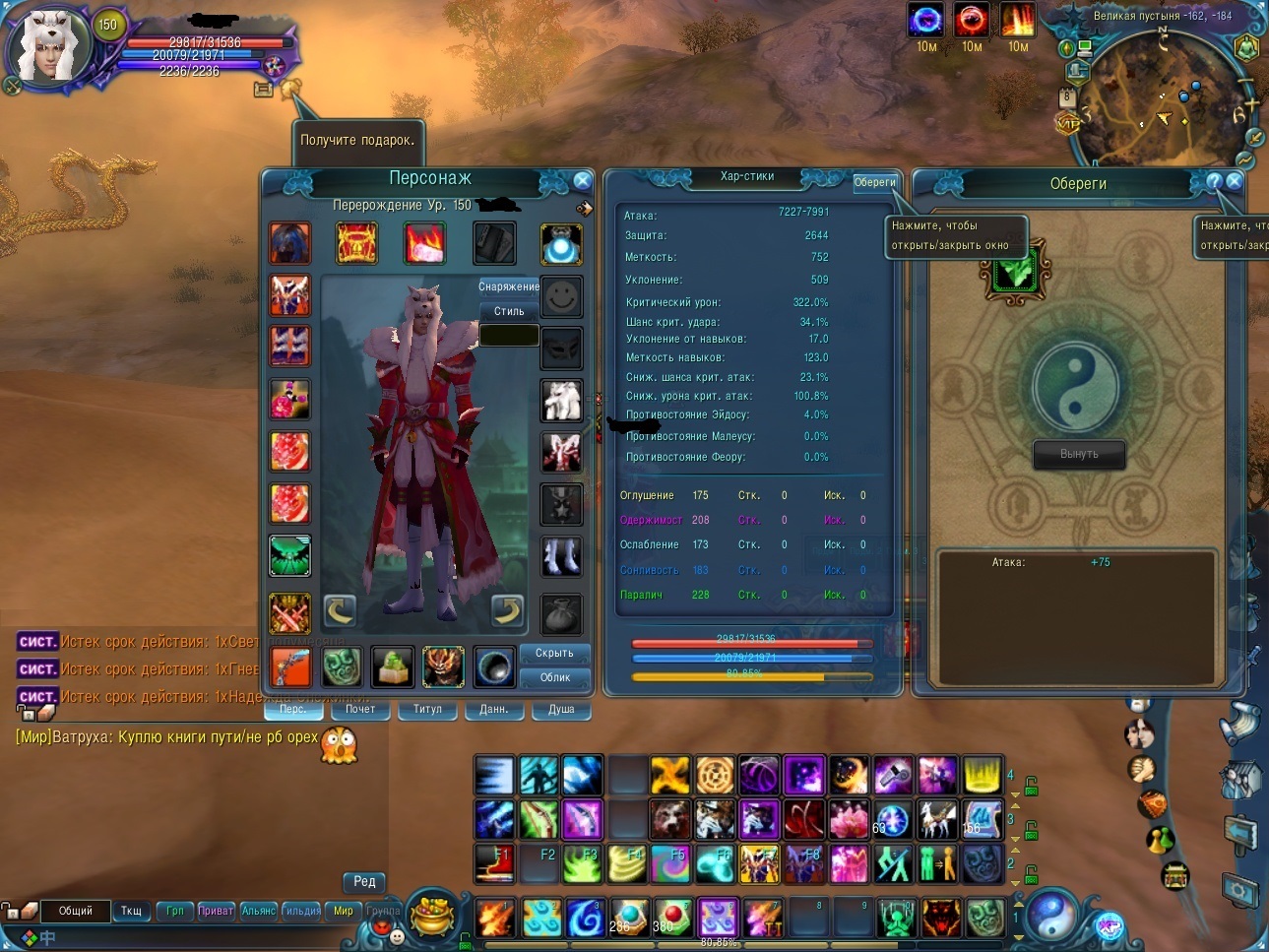This screenshot has height=952, width=1269.
Task: Select the Стиль equipment view
Action: coord(509,311)
